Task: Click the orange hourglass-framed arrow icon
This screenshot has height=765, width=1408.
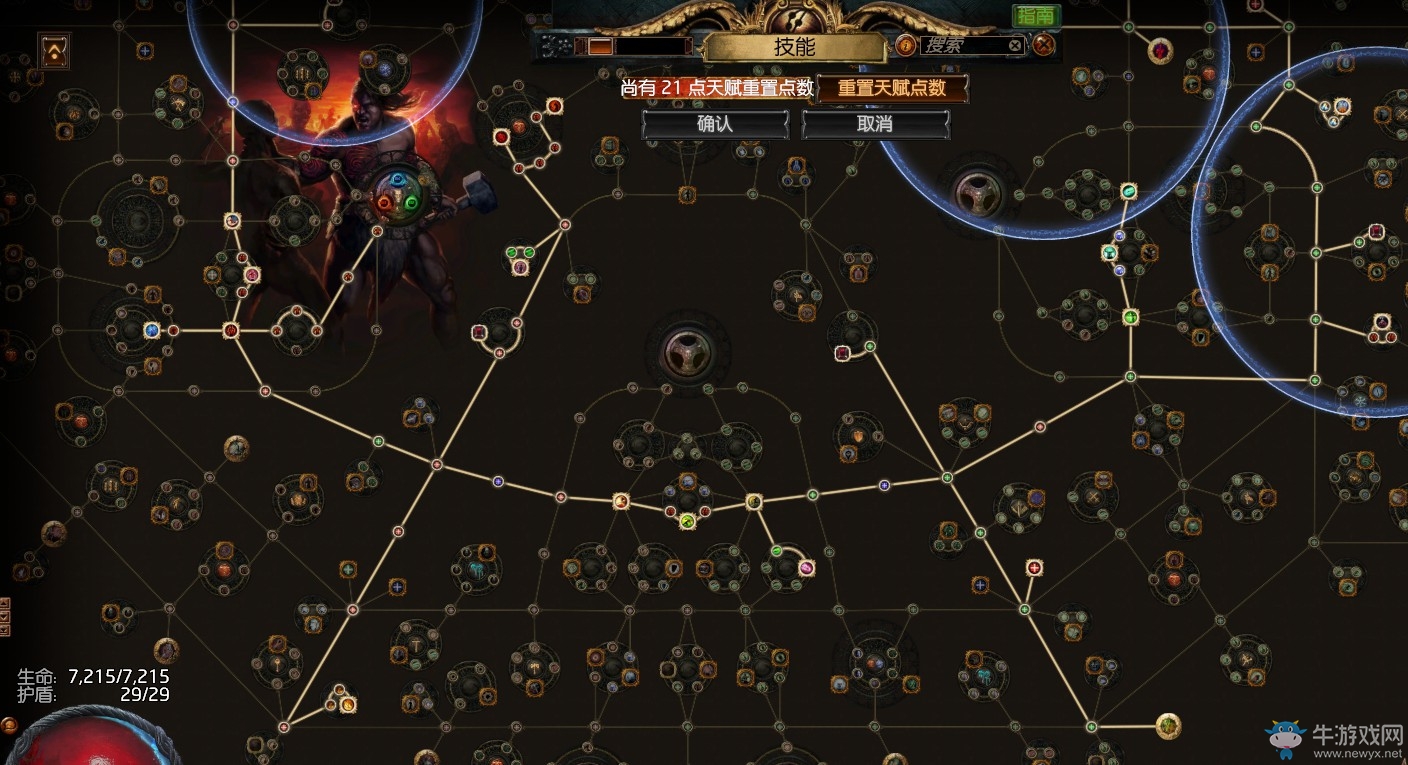Action: click(x=54, y=51)
